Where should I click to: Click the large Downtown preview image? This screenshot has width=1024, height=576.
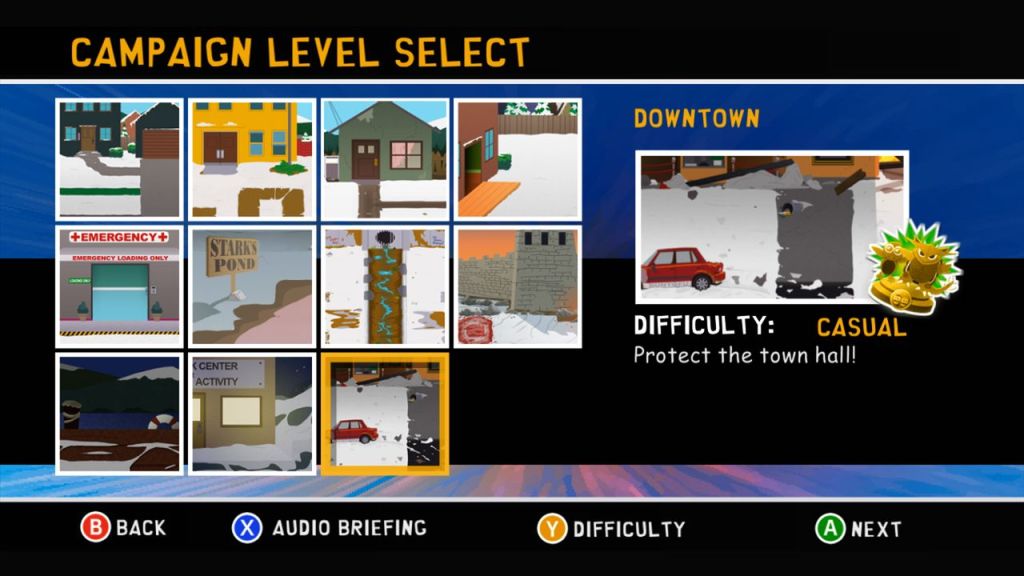(772, 228)
